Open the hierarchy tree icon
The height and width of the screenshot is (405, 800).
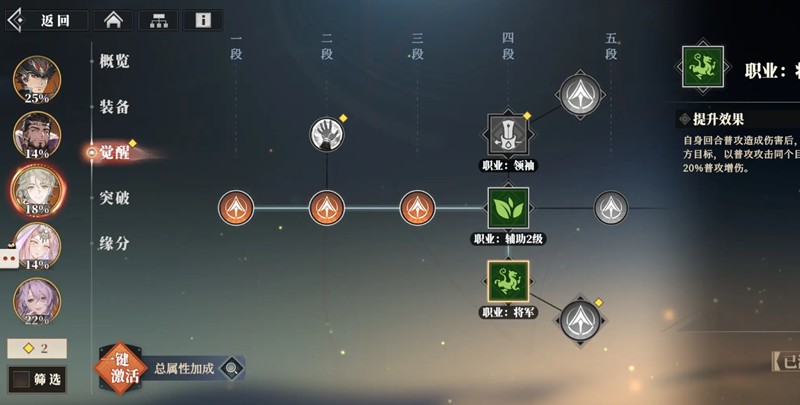(x=158, y=20)
